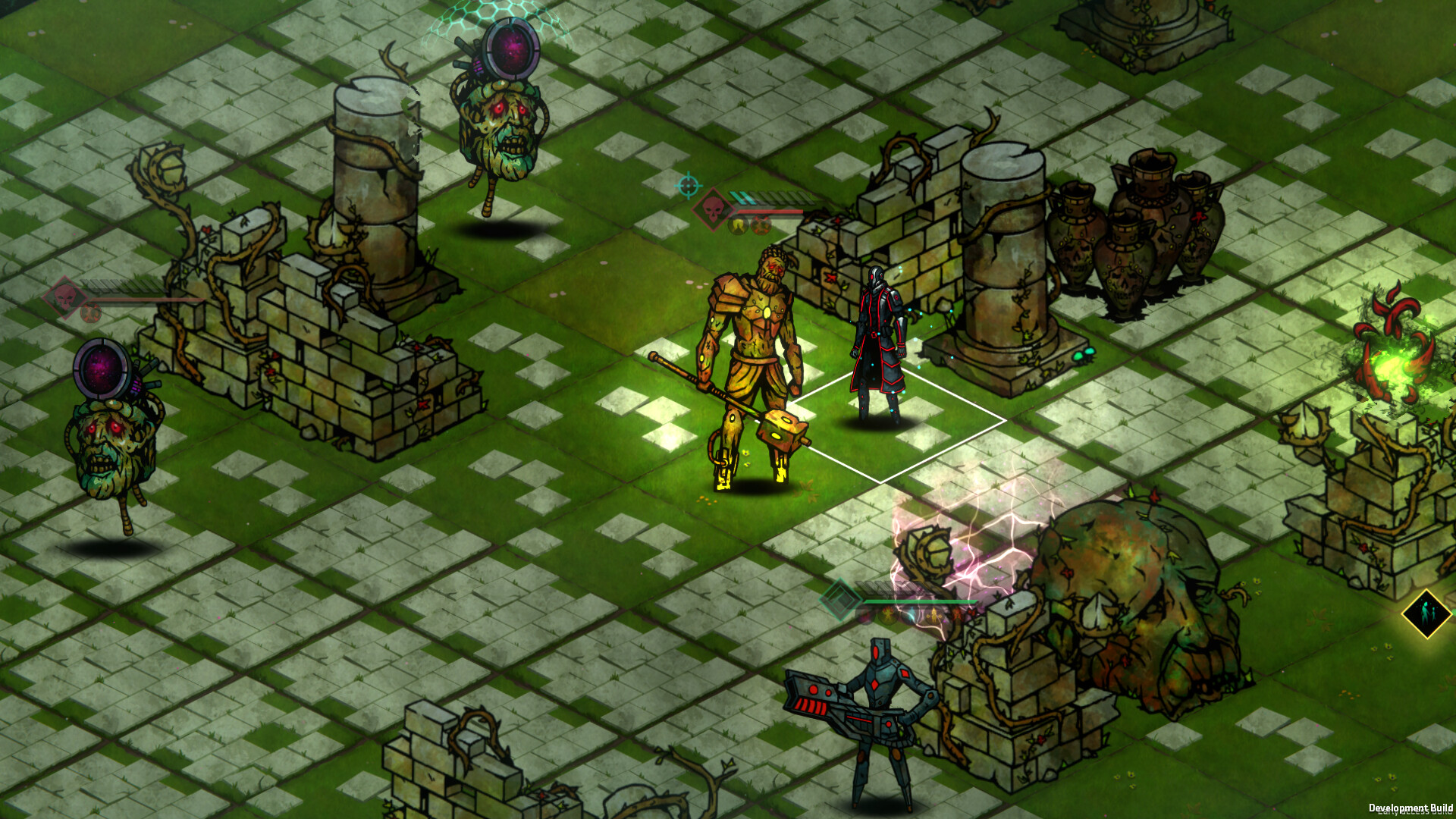Screen dimensions: 1456x819
Task: Toggle the purple skull debuff icon under the green health bar
Action: click(x=865, y=617)
